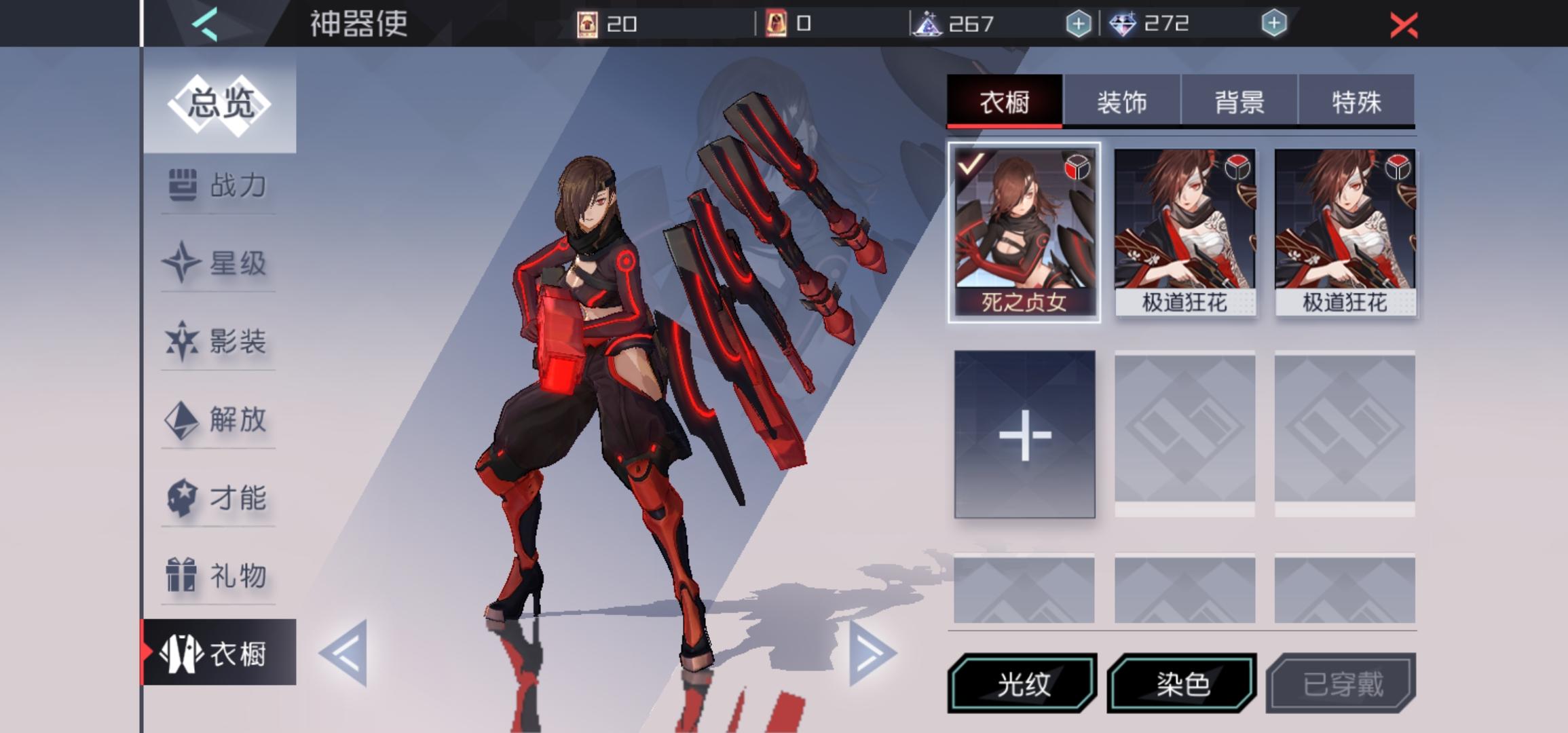Select the 才能 talent section

217,497
